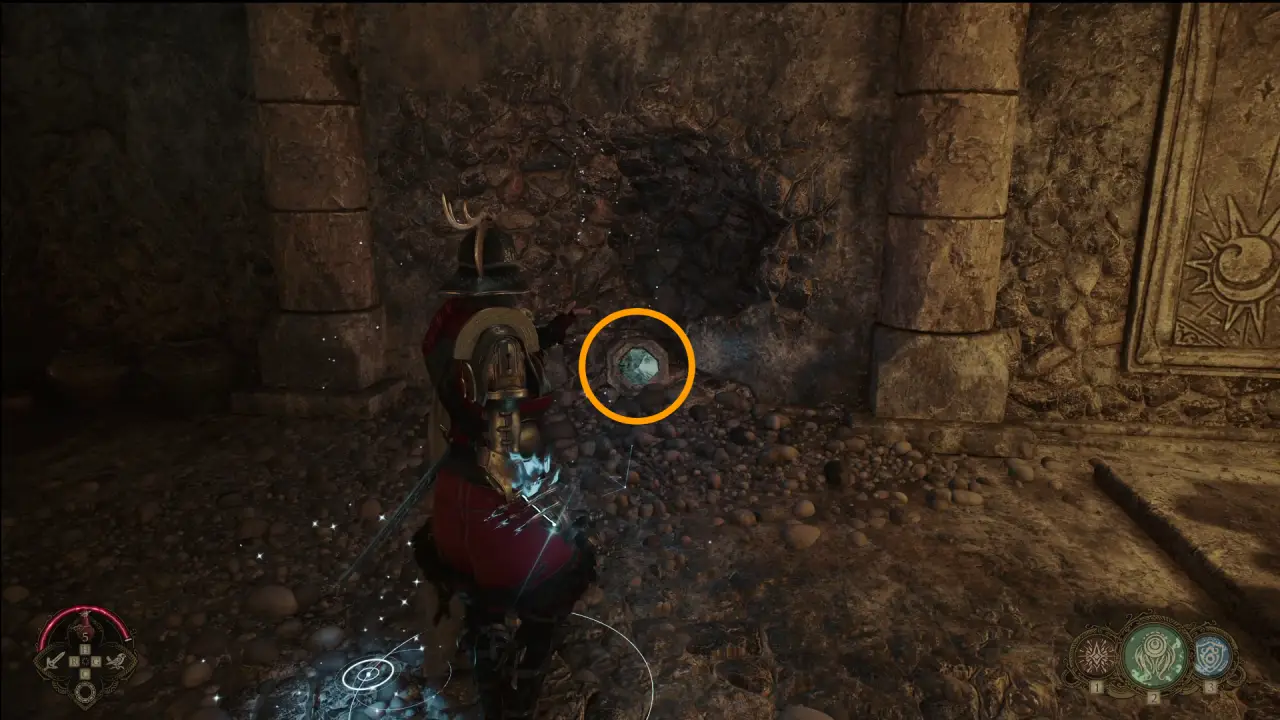Select the bird companion icon
Image resolution: width=1280 pixels, height=720 pixels.
pos(117,661)
